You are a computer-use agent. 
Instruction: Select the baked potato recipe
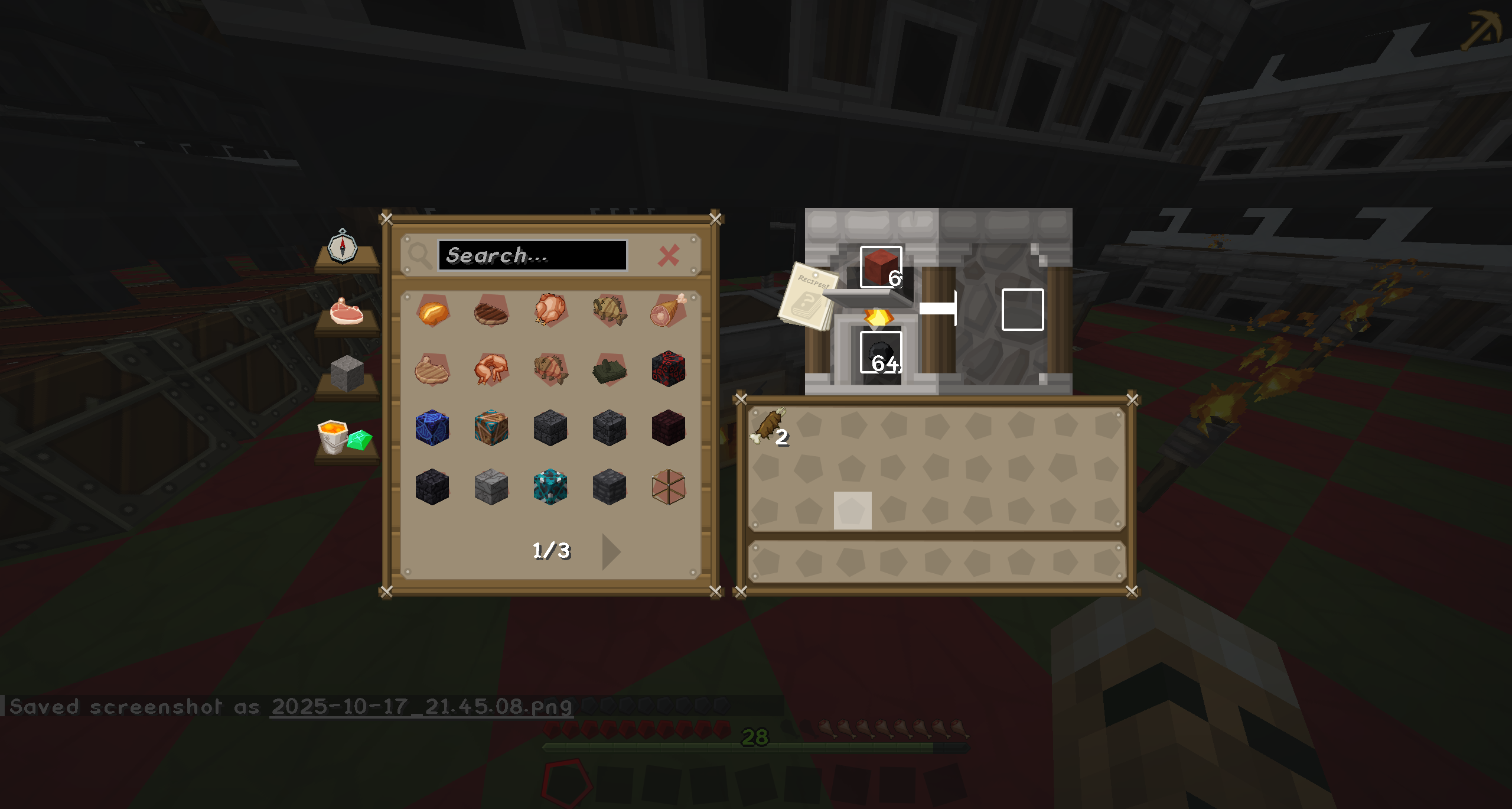[x=433, y=311]
